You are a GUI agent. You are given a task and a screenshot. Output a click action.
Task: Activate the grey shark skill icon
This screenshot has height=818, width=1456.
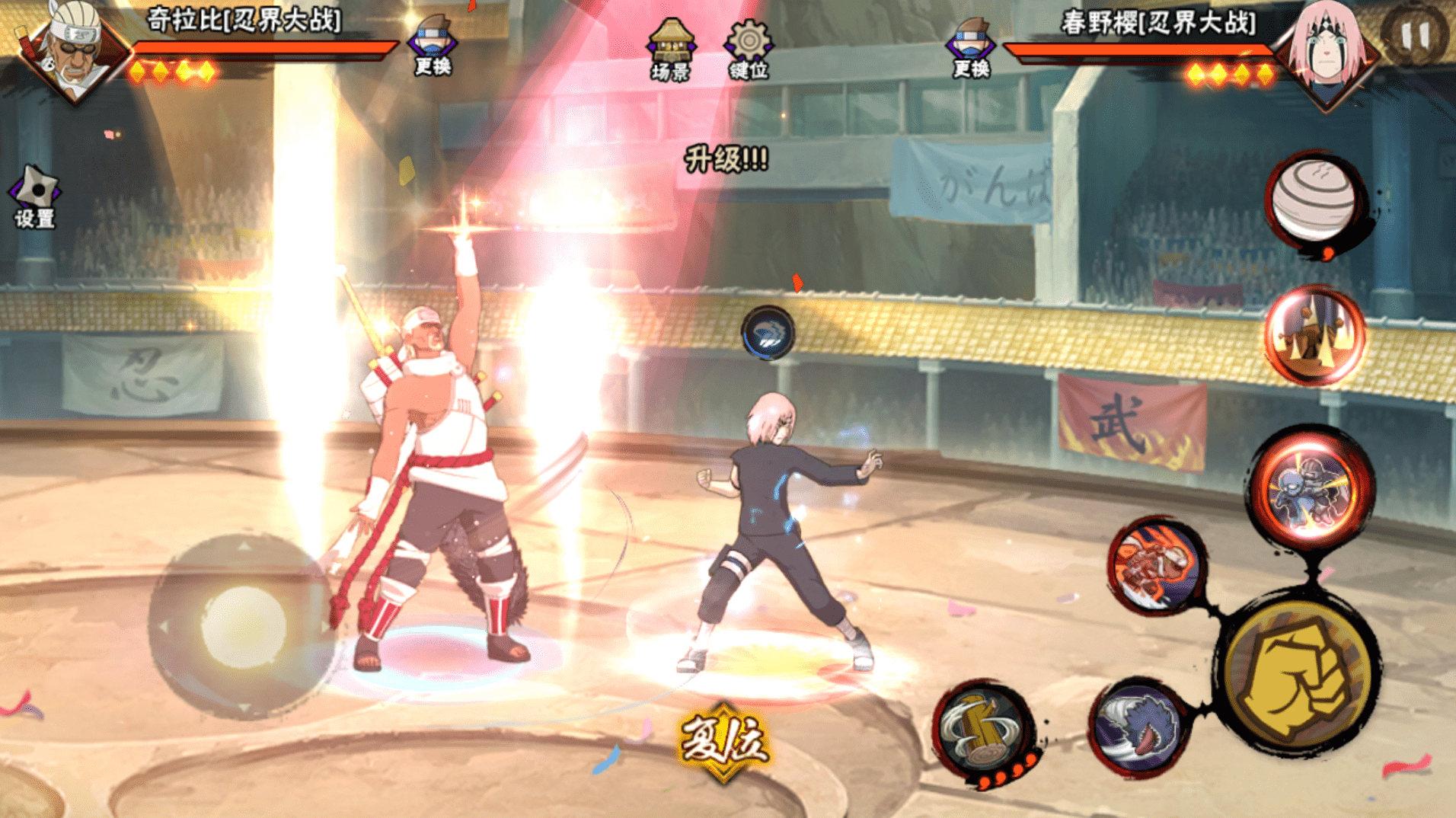pyautogui.click(x=1140, y=727)
